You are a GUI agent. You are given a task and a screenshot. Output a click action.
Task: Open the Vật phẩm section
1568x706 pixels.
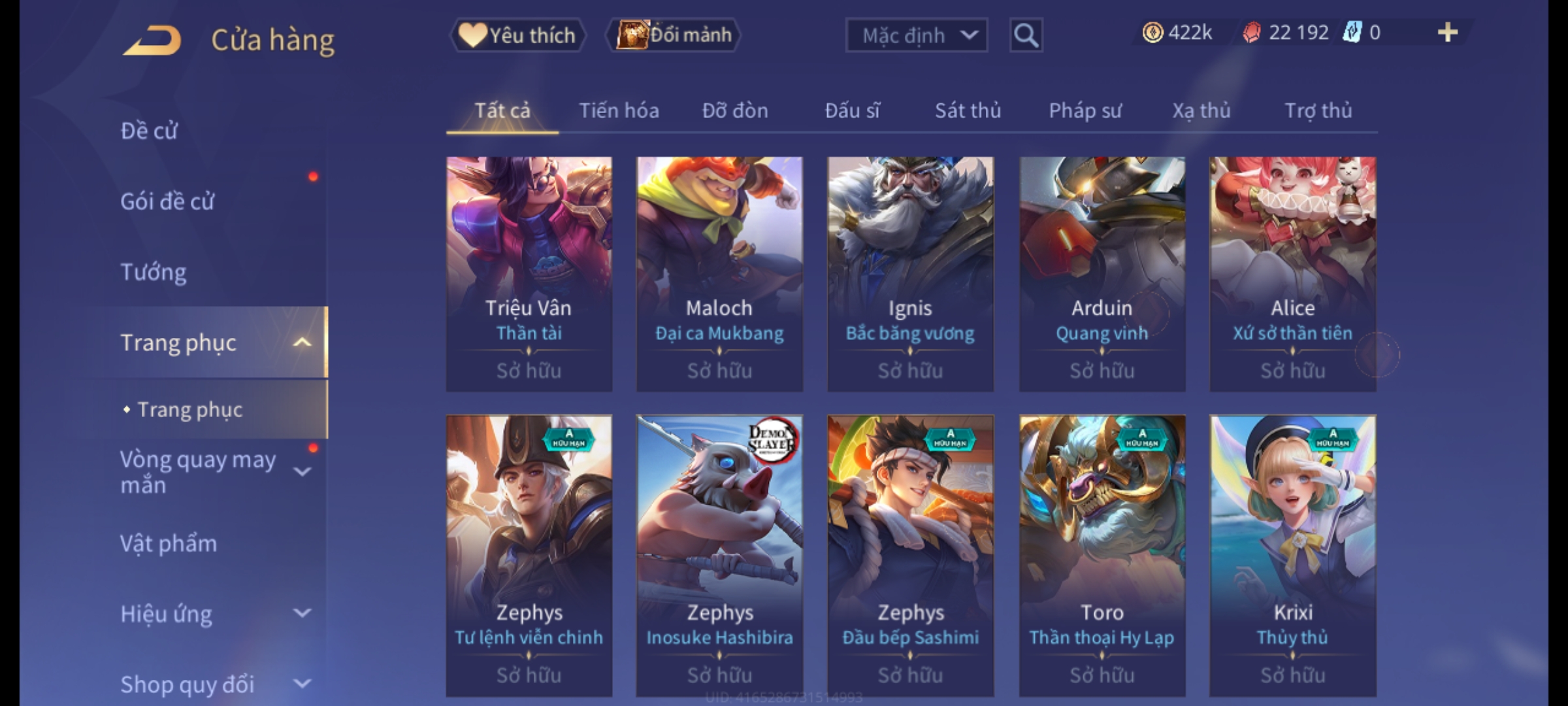(169, 544)
